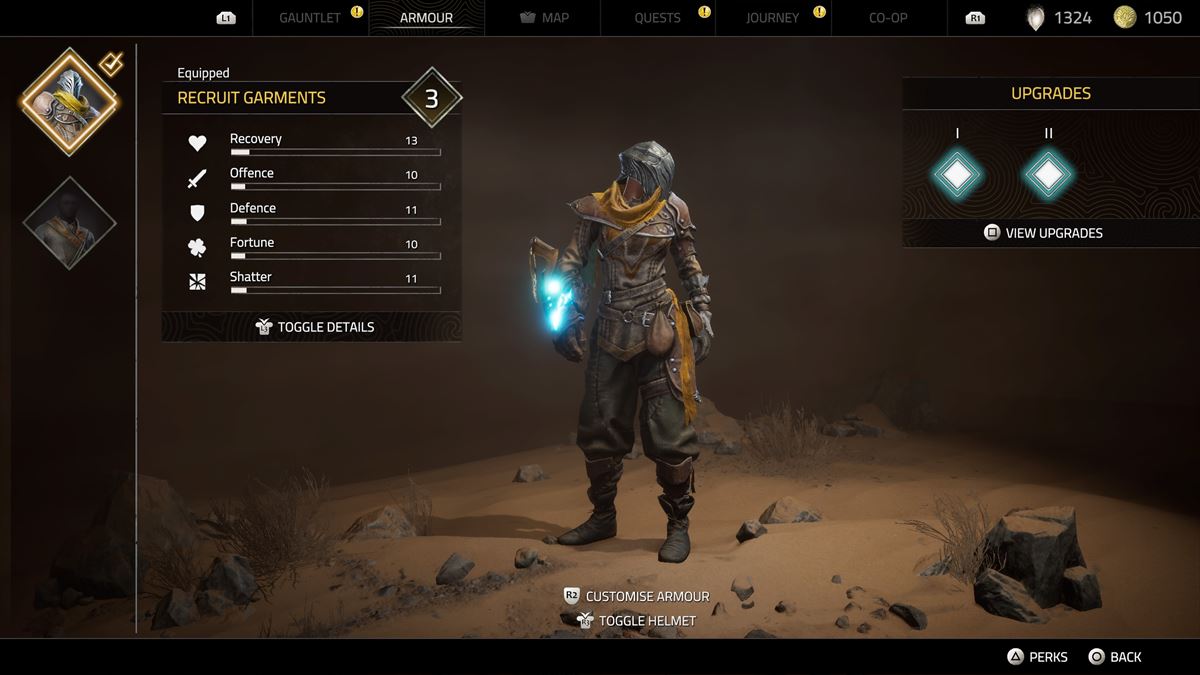Select the Armour tab
Viewport: 1200px width, 675px height.
tap(426, 18)
